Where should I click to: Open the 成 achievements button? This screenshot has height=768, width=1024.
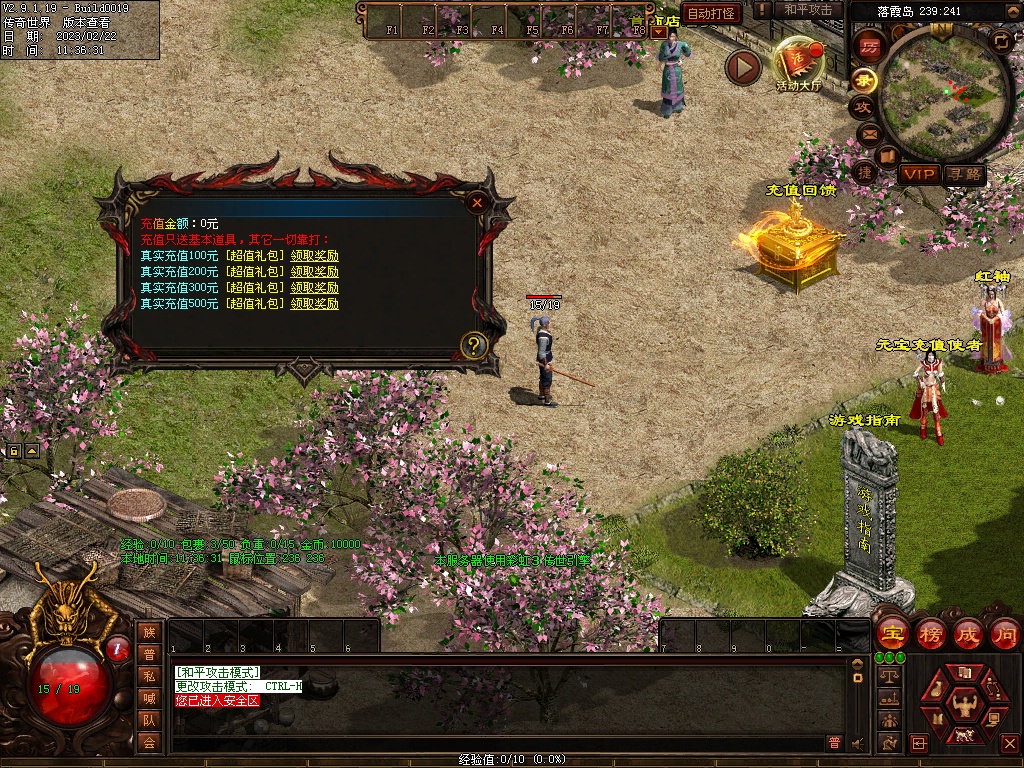point(968,633)
